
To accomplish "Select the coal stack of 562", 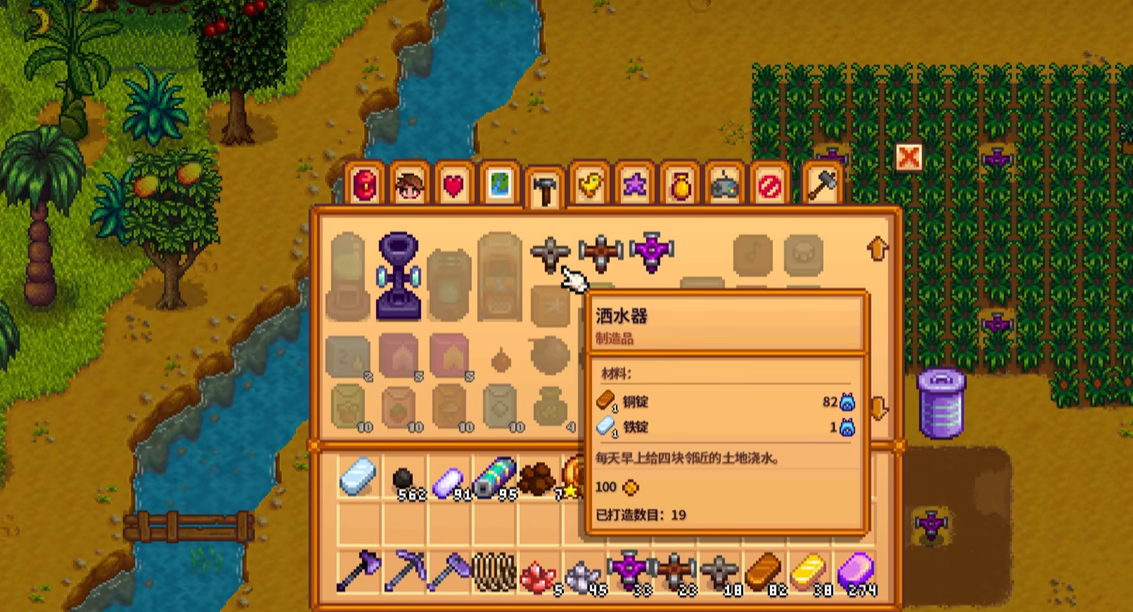I will (x=405, y=480).
